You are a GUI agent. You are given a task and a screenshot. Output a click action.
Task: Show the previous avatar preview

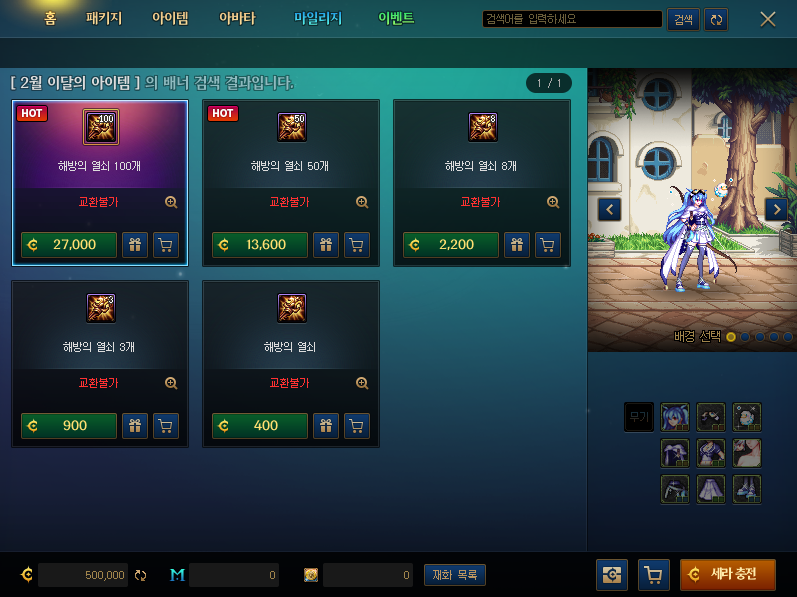pyautogui.click(x=609, y=209)
